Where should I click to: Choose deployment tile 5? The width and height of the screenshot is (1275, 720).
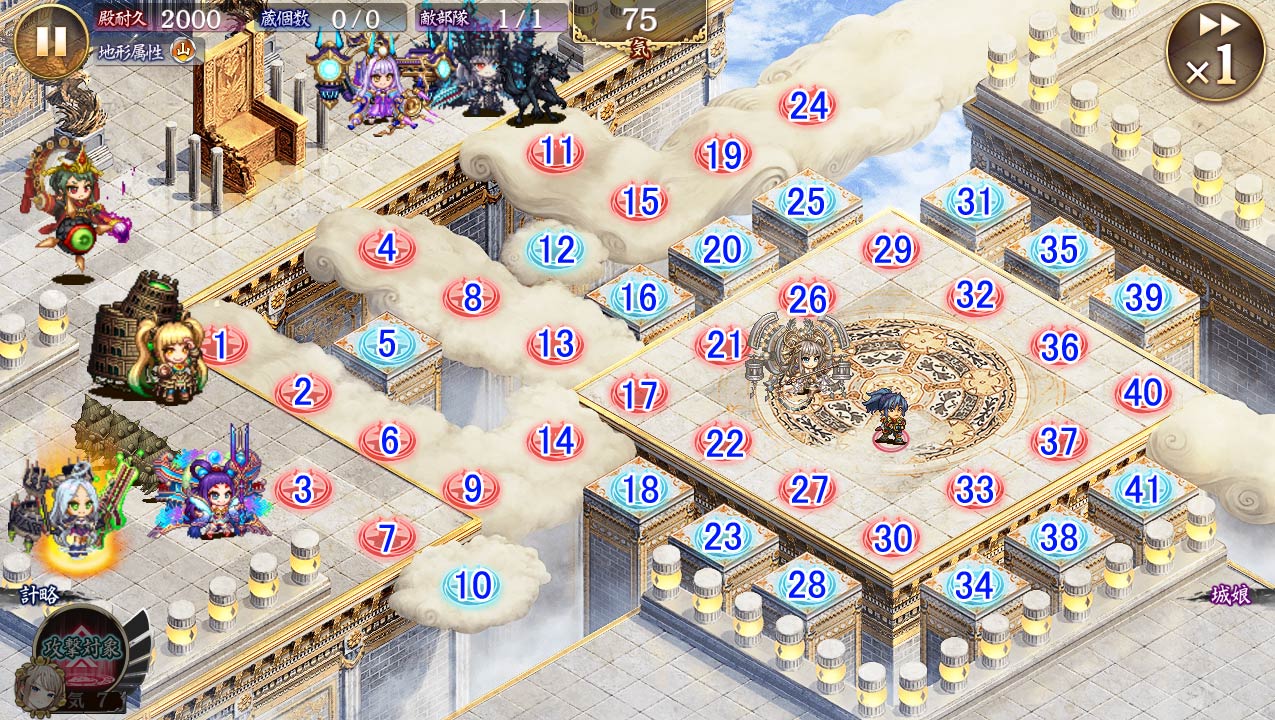coord(387,344)
